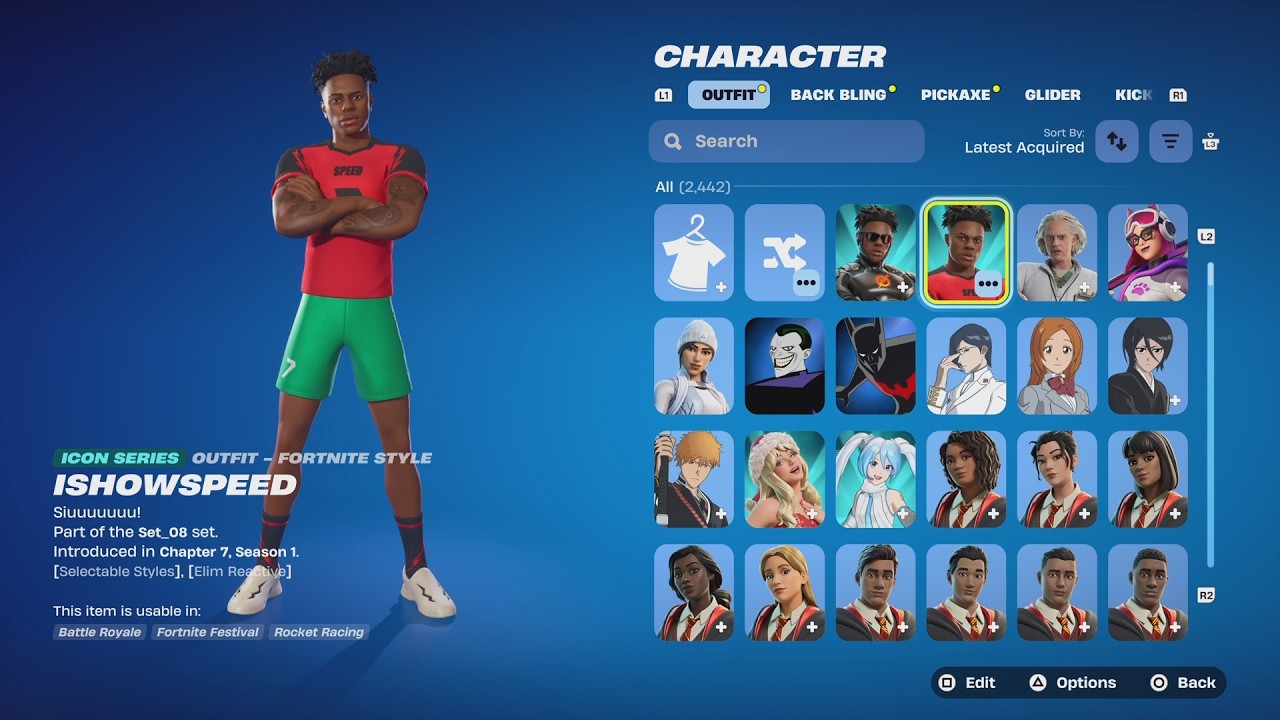Open the Edit style option
Image resolution: width=1280 pixels, height=720 pixels.
point(966,683)
